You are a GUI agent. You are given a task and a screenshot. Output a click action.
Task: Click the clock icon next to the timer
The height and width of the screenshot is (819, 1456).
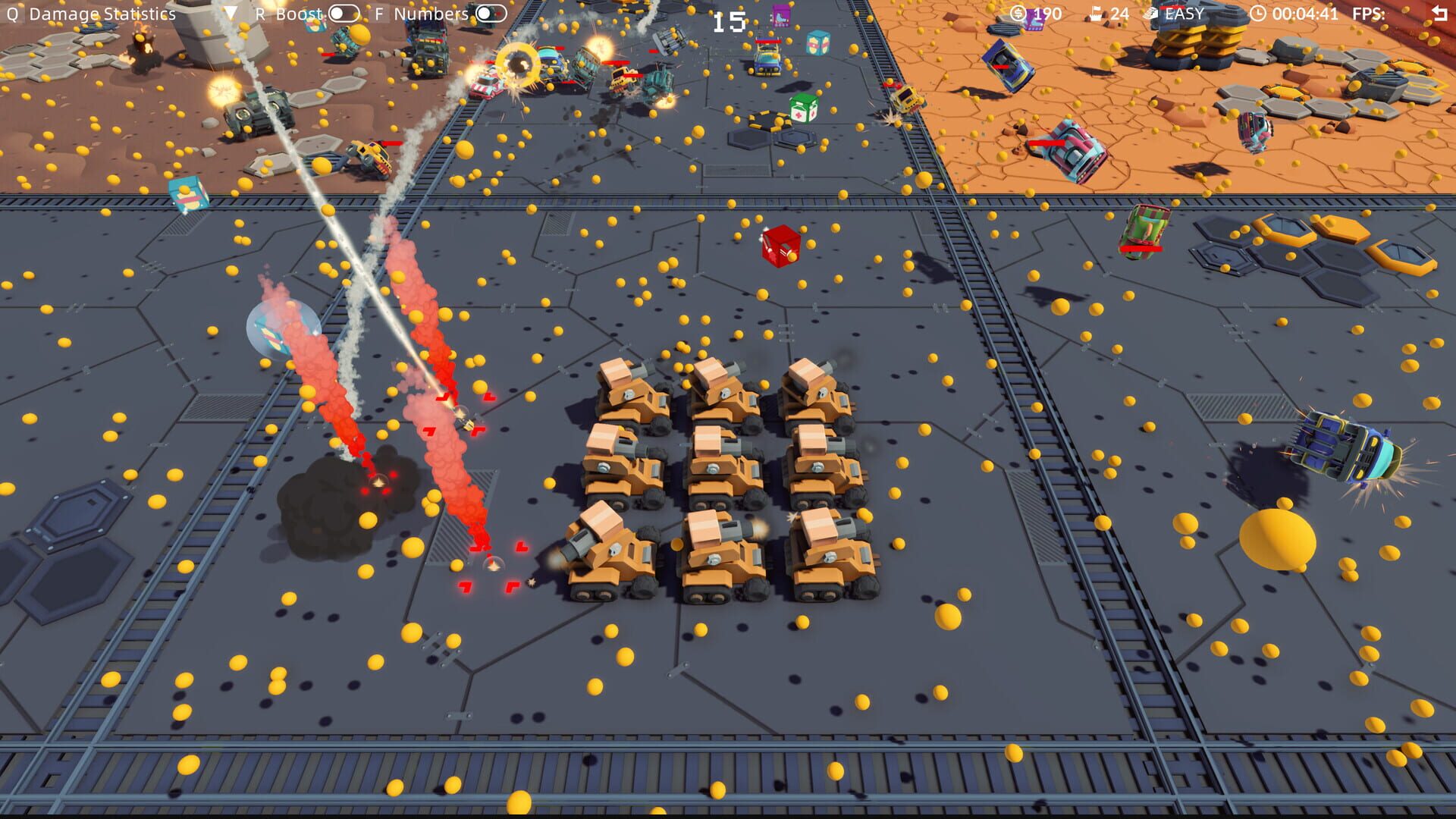(x=1258, y=13)
